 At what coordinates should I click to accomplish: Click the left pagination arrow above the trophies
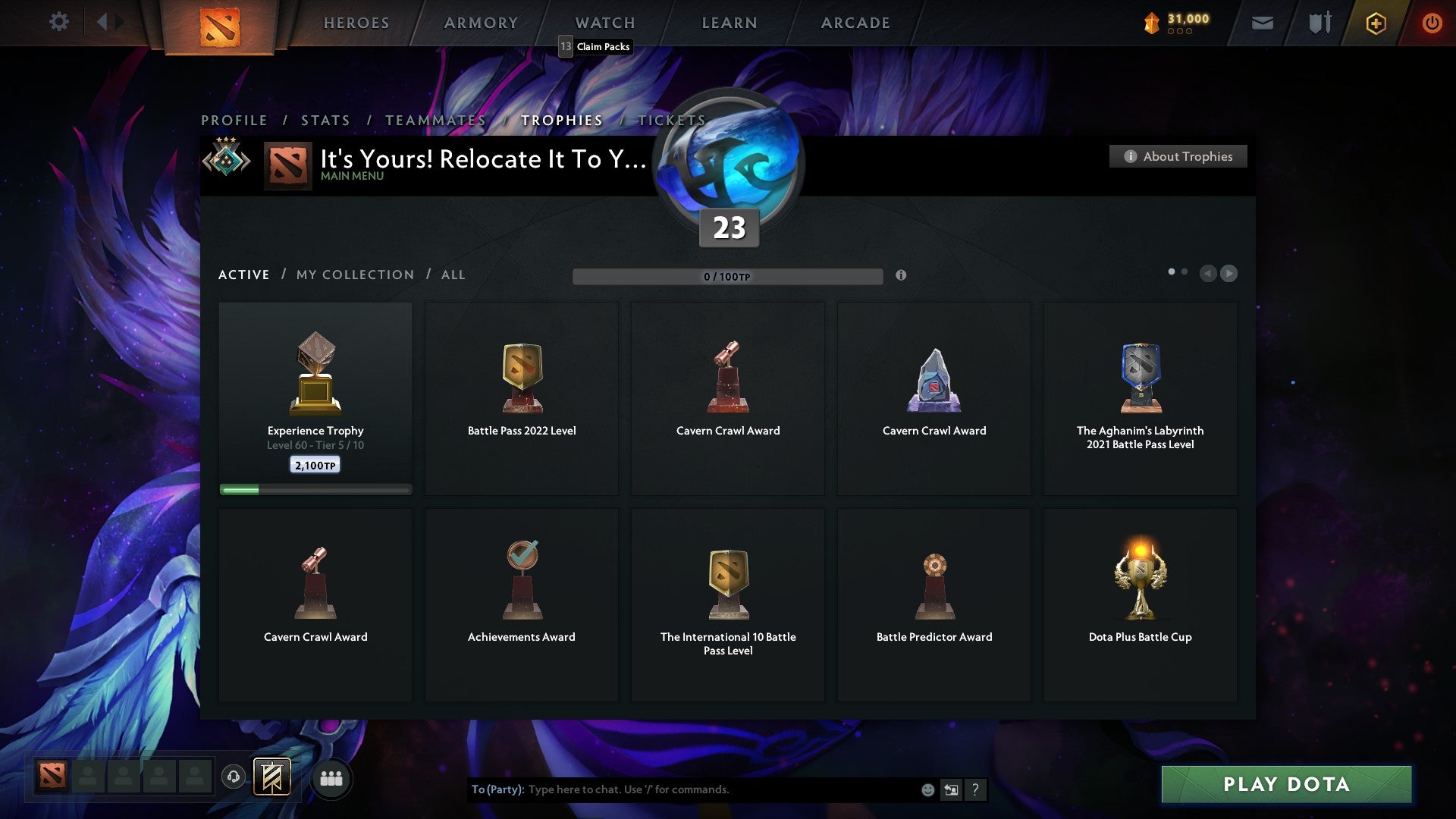(x=1209, y=274)
